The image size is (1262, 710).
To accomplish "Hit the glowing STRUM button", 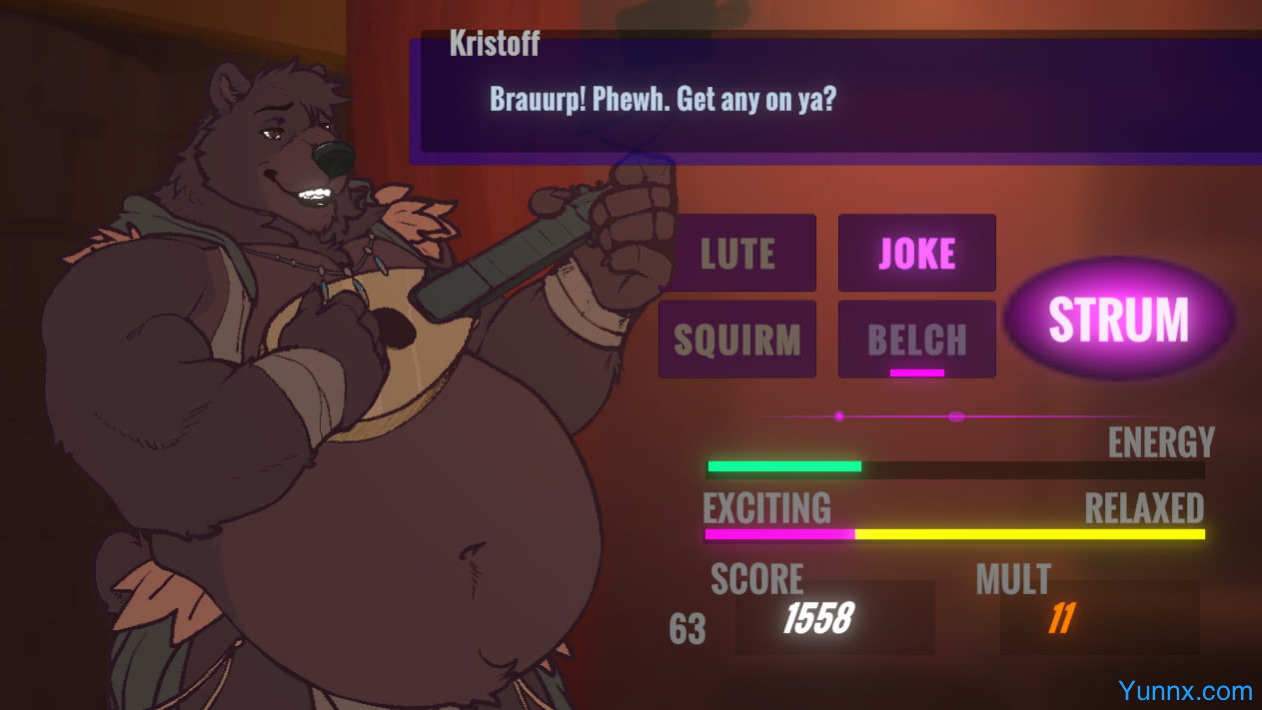I will [x=1118, y=319].
